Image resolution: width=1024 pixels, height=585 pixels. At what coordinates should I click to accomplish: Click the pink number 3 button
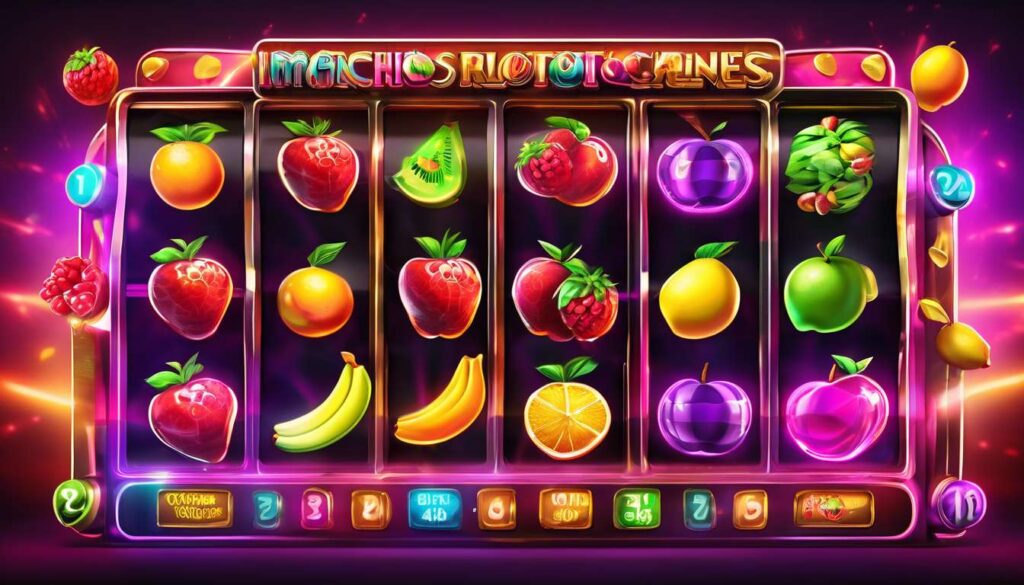coord(313,509)
